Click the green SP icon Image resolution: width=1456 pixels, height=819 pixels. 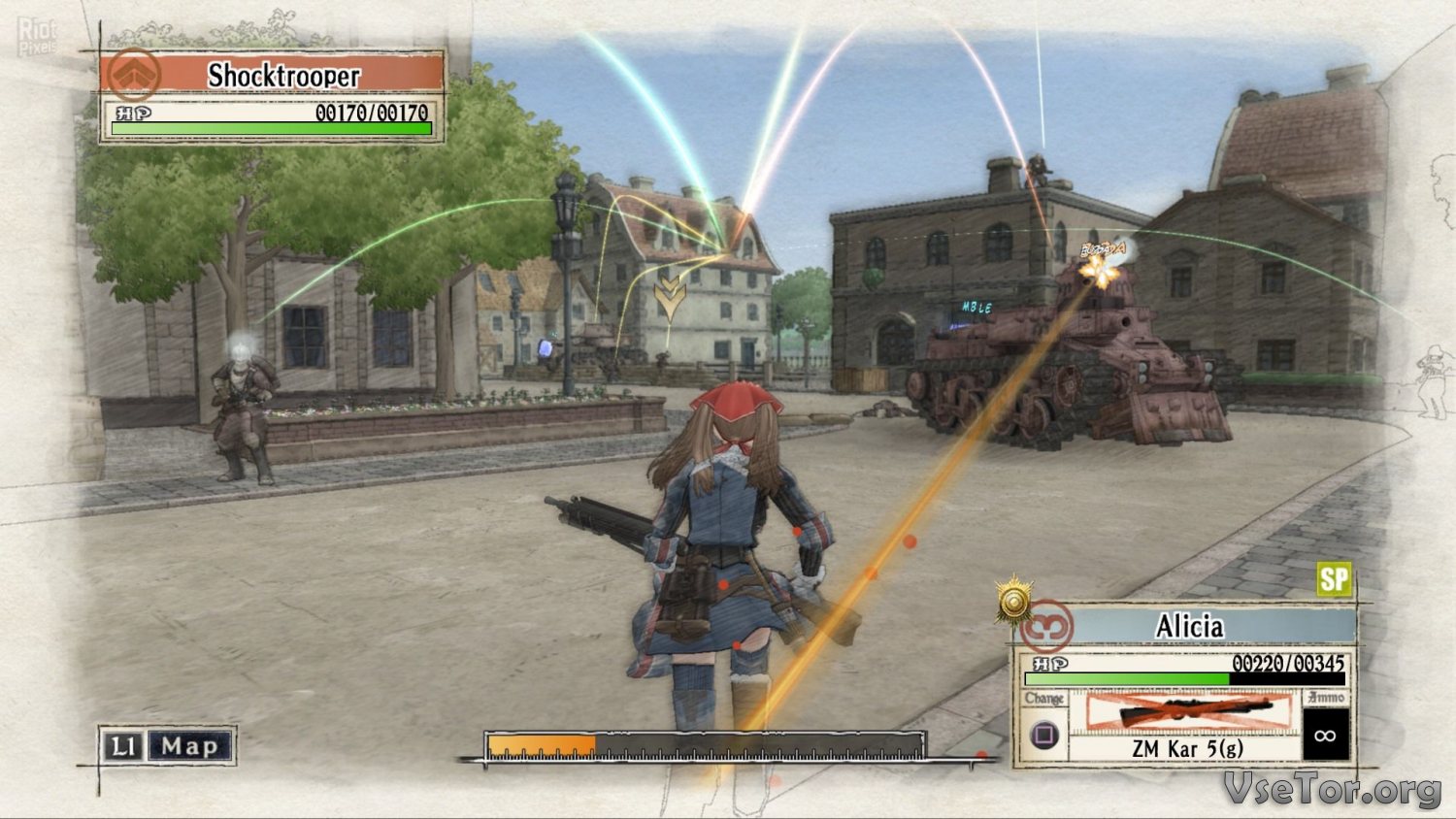coord(1334,579)
